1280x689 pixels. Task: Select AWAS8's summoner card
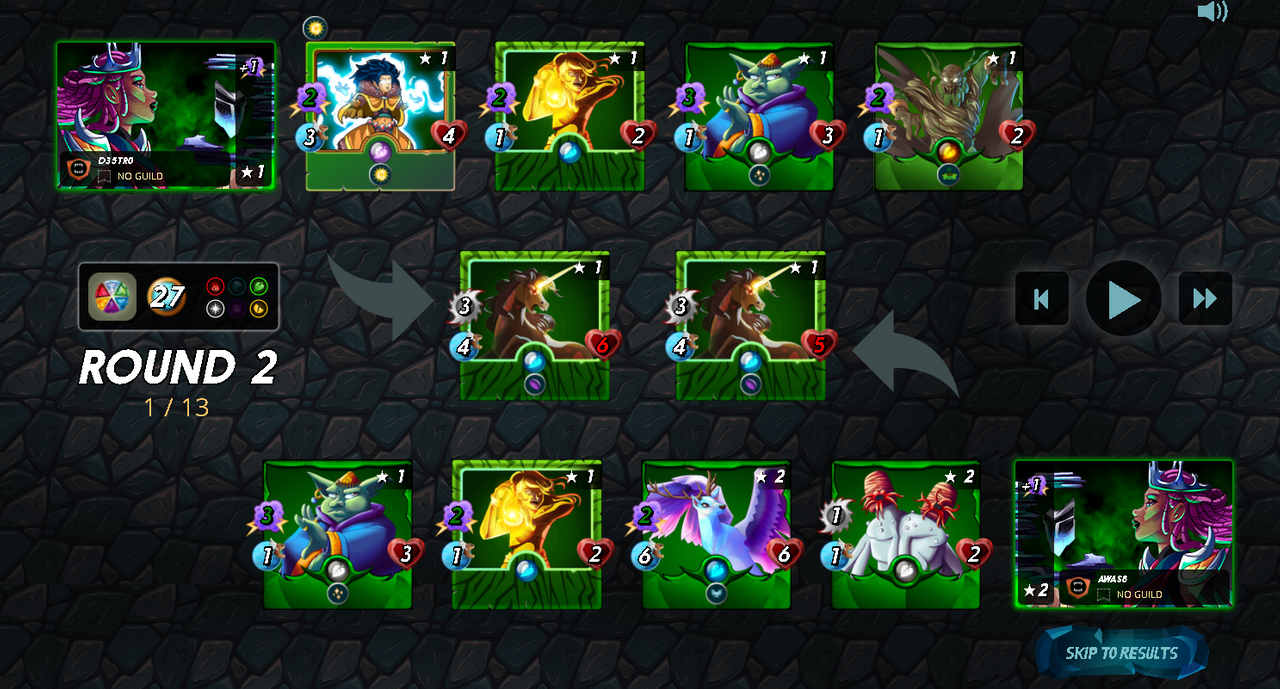1124,533
